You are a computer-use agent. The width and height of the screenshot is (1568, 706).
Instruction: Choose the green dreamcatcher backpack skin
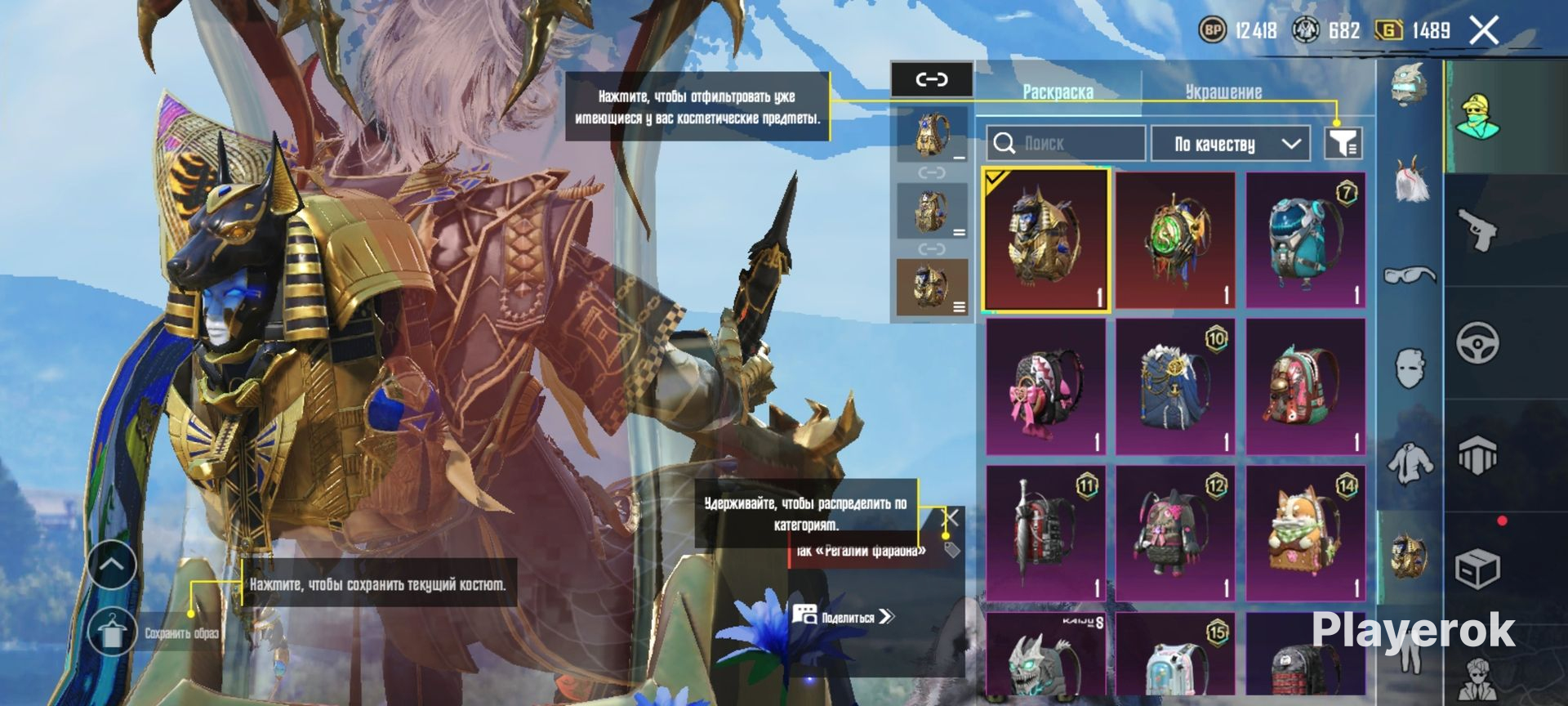coord(1175,240)
